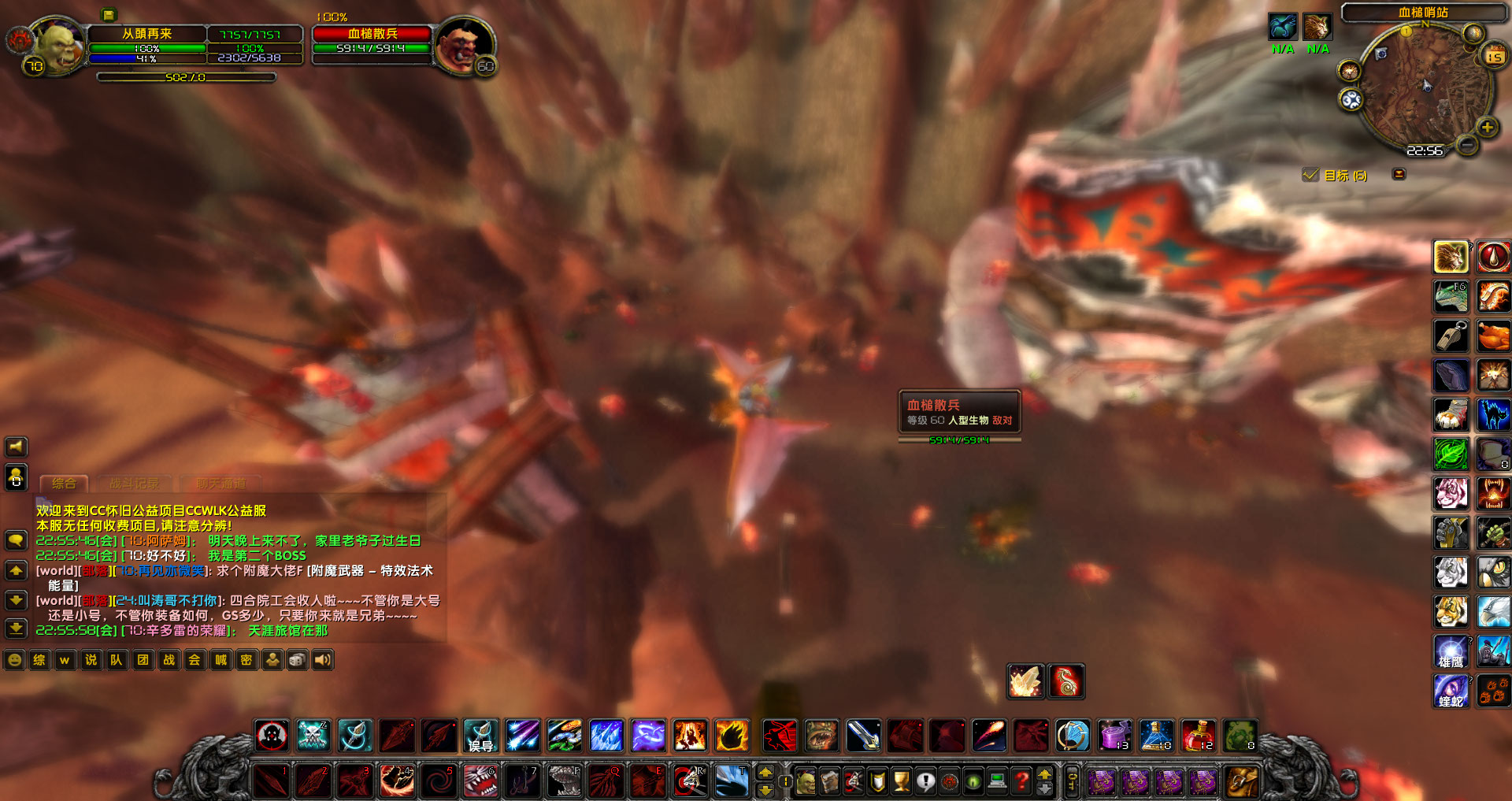Toggle the chat sound speaker button
Viewport: 1512px width, 801px height.
click(x=322, y=660)
